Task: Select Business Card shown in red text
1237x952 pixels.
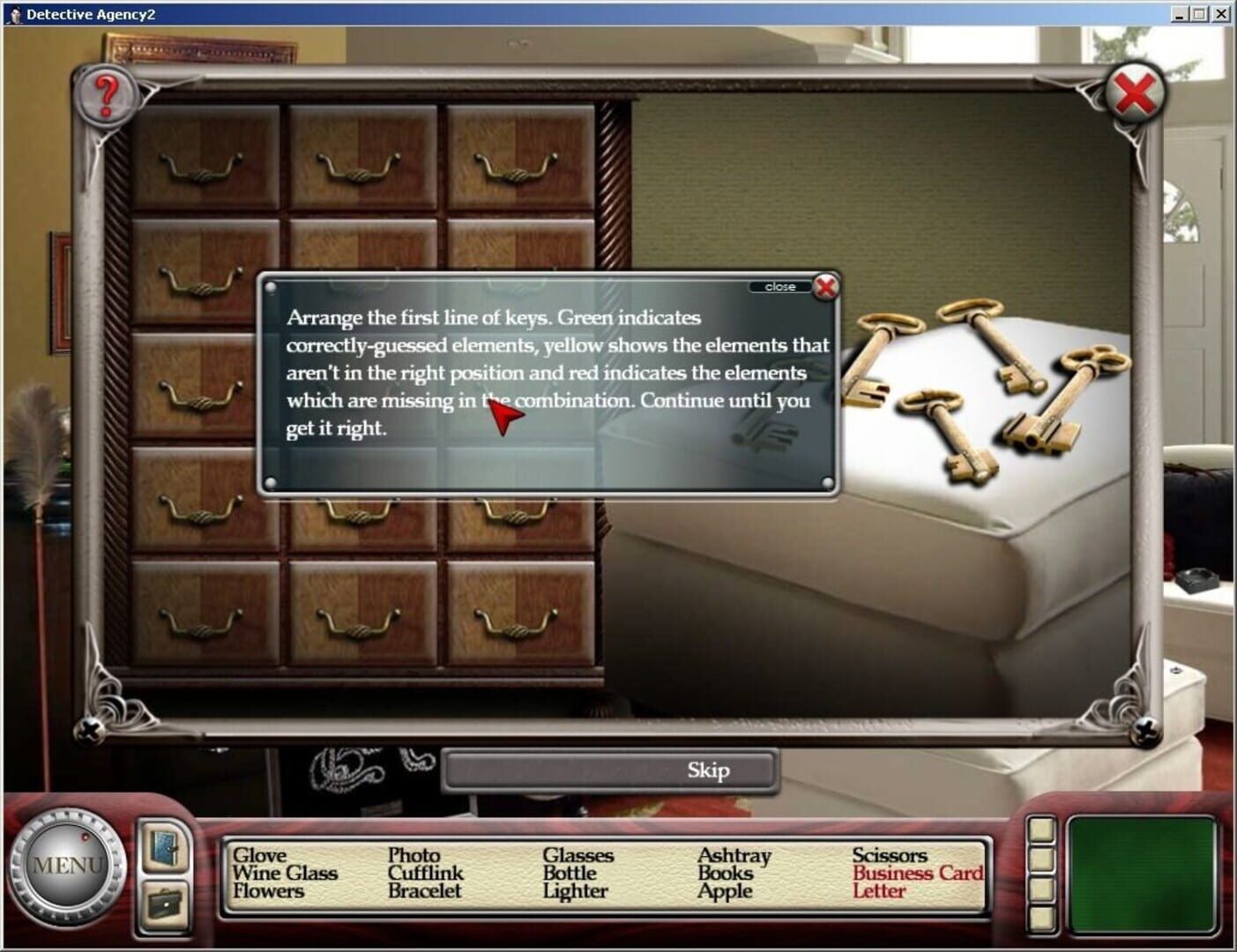Action: 920,874
